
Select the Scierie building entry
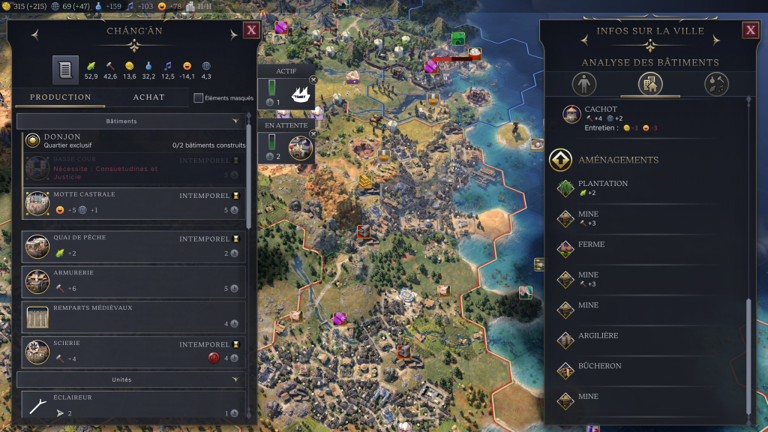point(130,351)
